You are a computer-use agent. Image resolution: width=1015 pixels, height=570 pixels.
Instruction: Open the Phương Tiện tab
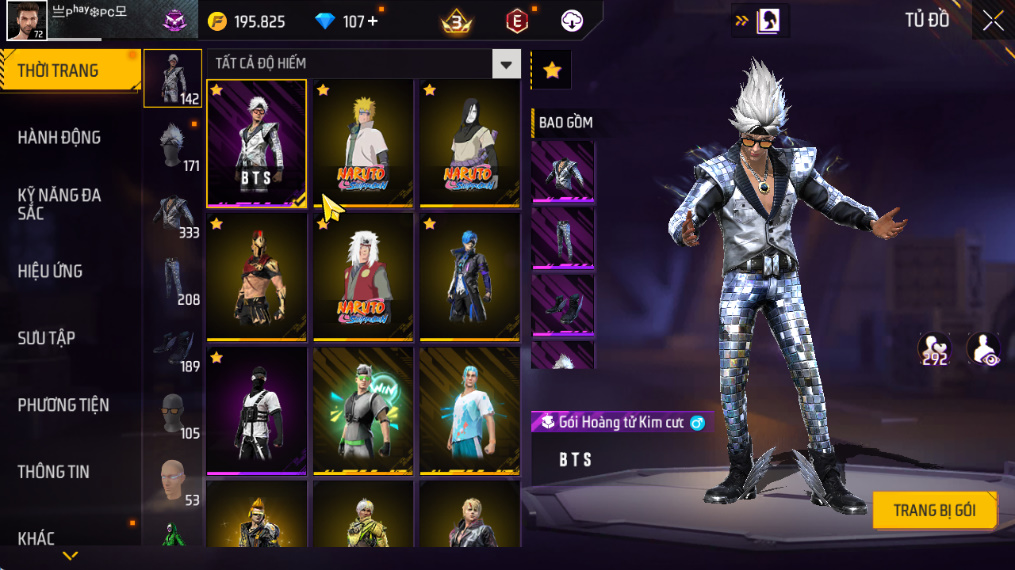(x=63, y=405)
